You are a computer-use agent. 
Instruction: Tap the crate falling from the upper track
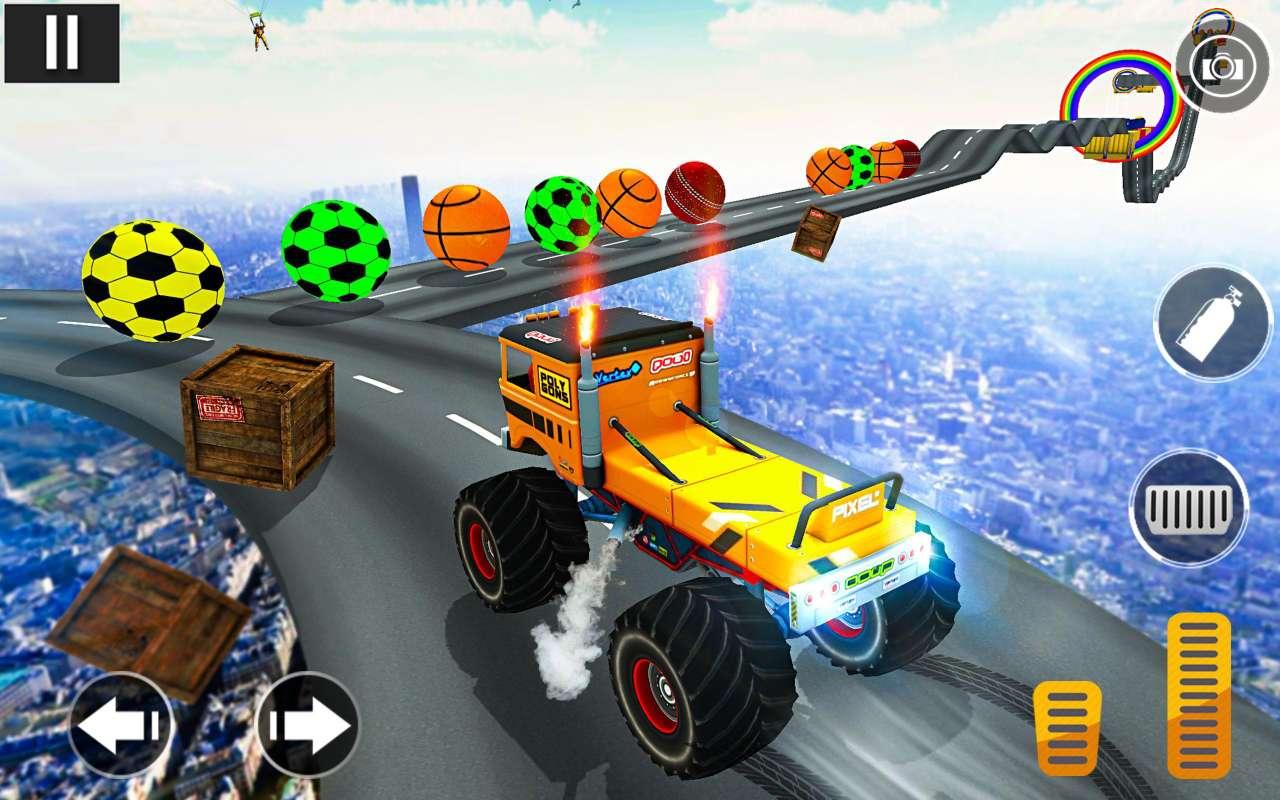coord(816,232)
